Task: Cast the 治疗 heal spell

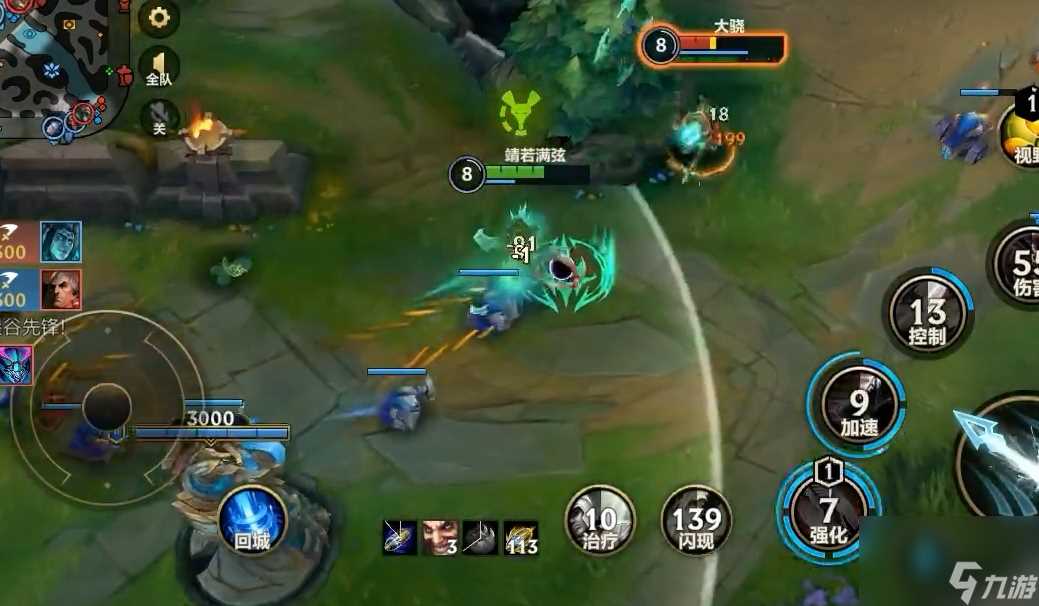Action: coord(599,521)
